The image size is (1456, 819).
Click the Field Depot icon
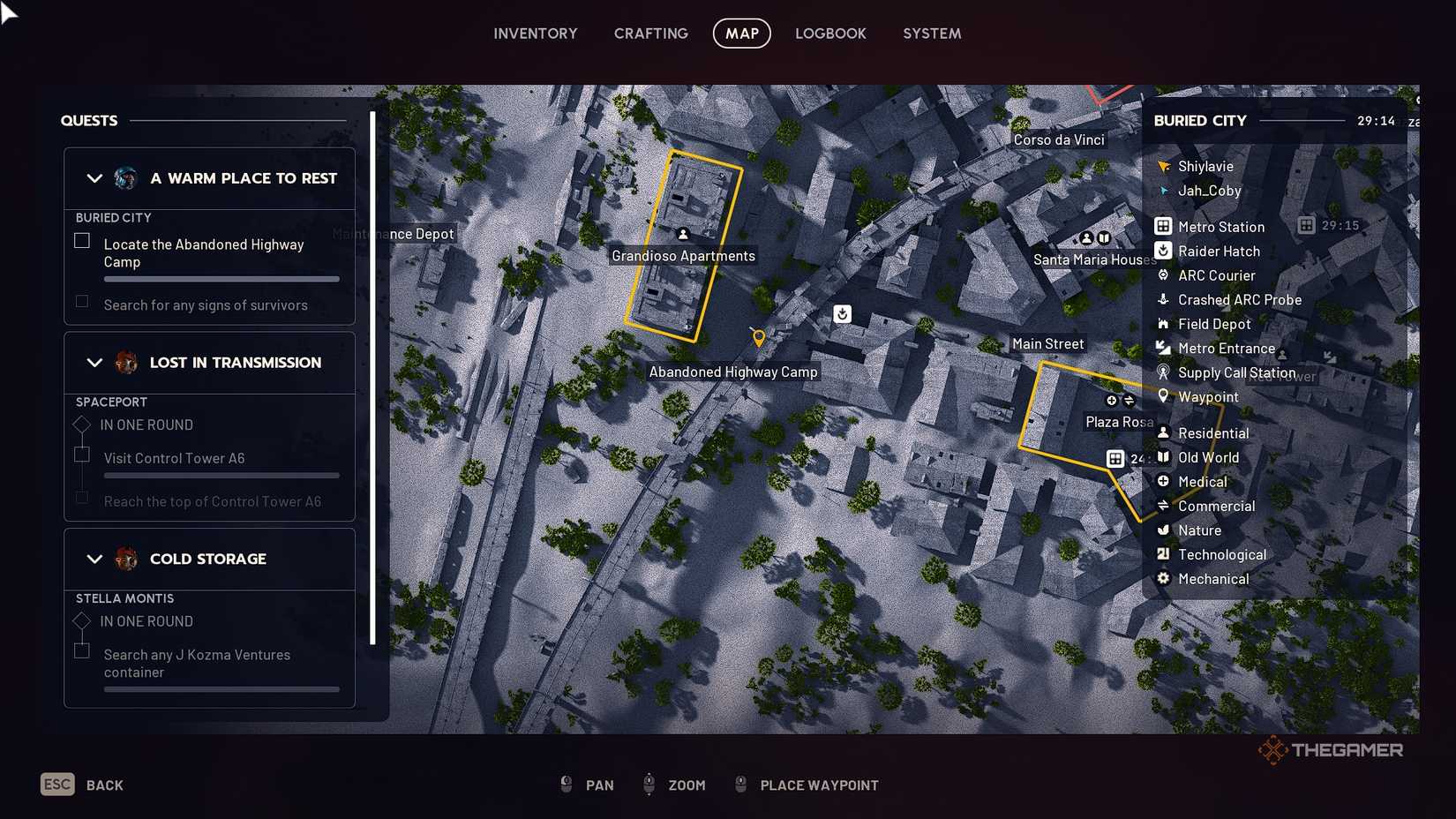tap(1163, 324)
